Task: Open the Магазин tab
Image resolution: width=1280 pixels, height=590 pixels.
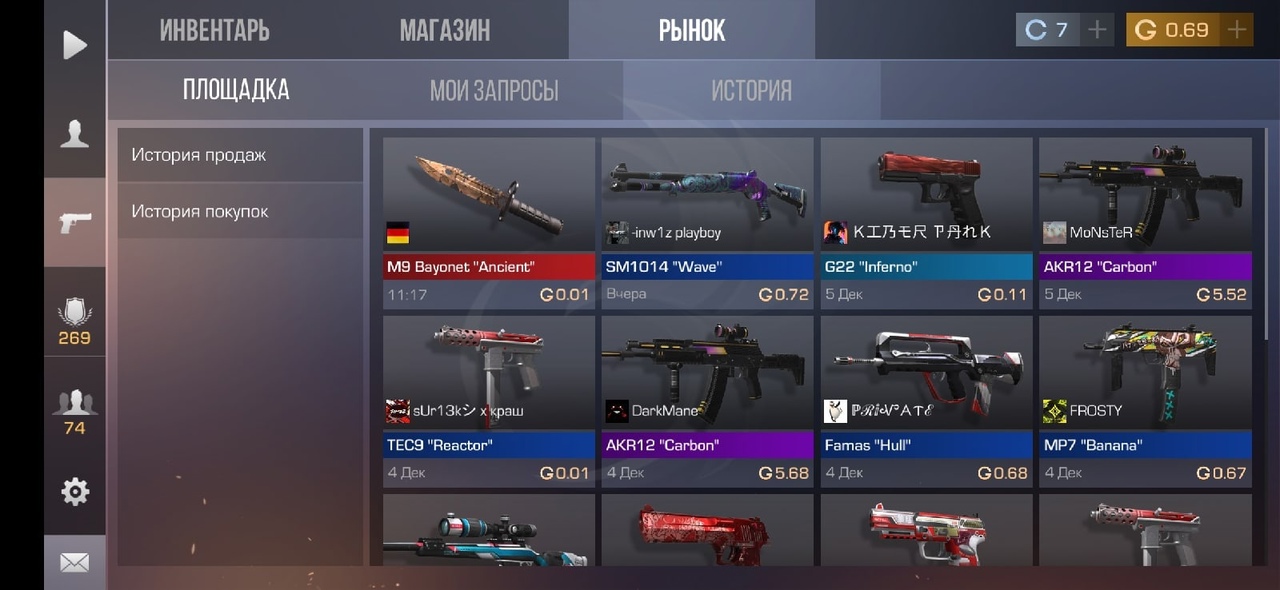Action: click(x=445, y=30)
